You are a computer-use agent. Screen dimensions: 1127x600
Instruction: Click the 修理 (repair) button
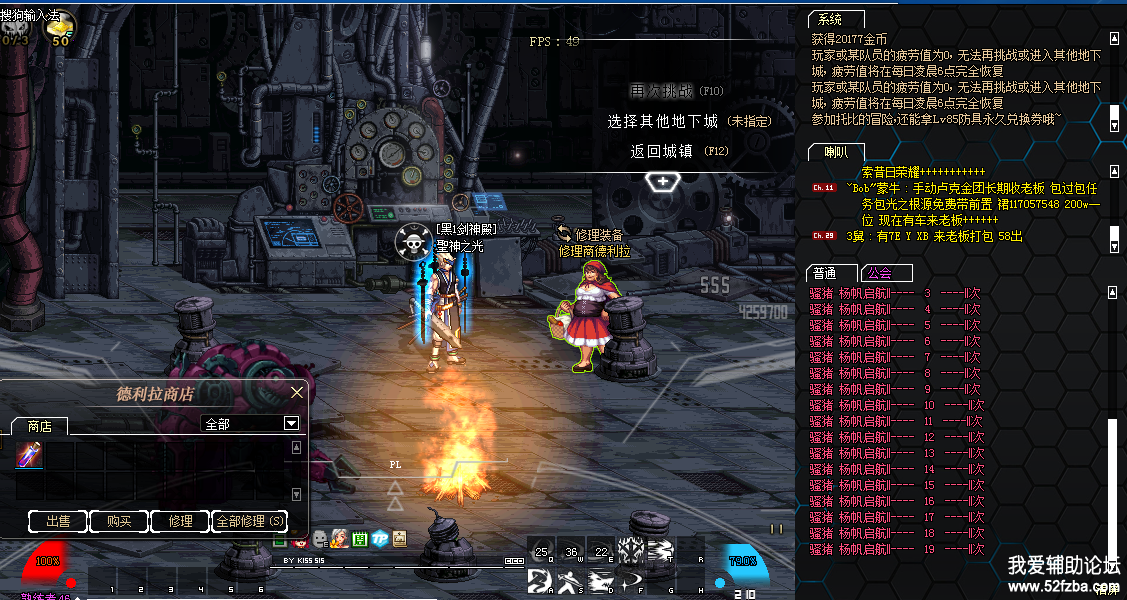tap(180, 521)
